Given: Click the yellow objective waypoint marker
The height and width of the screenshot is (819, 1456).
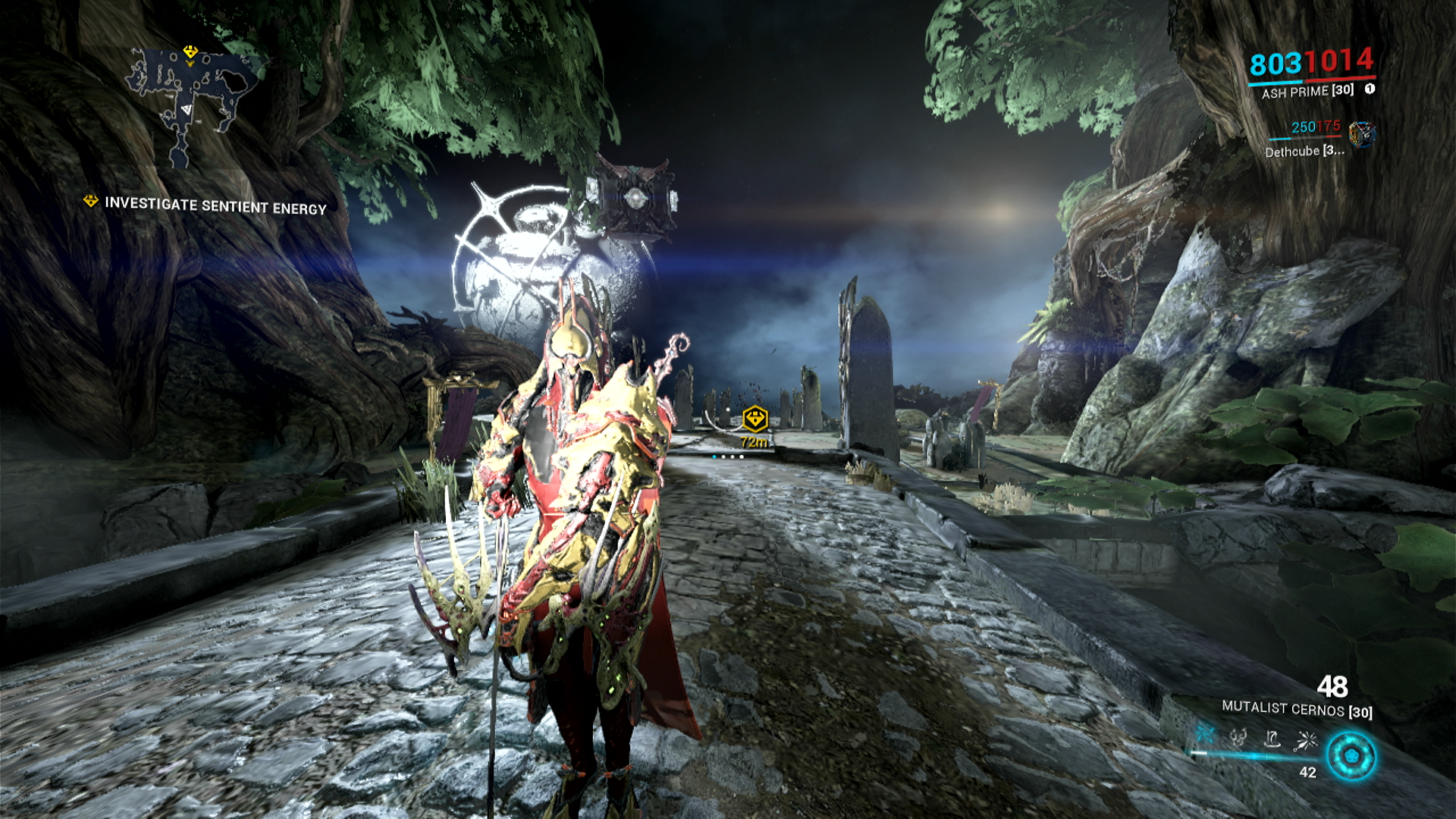Looking at the screenshot, I should coord(755,418).
